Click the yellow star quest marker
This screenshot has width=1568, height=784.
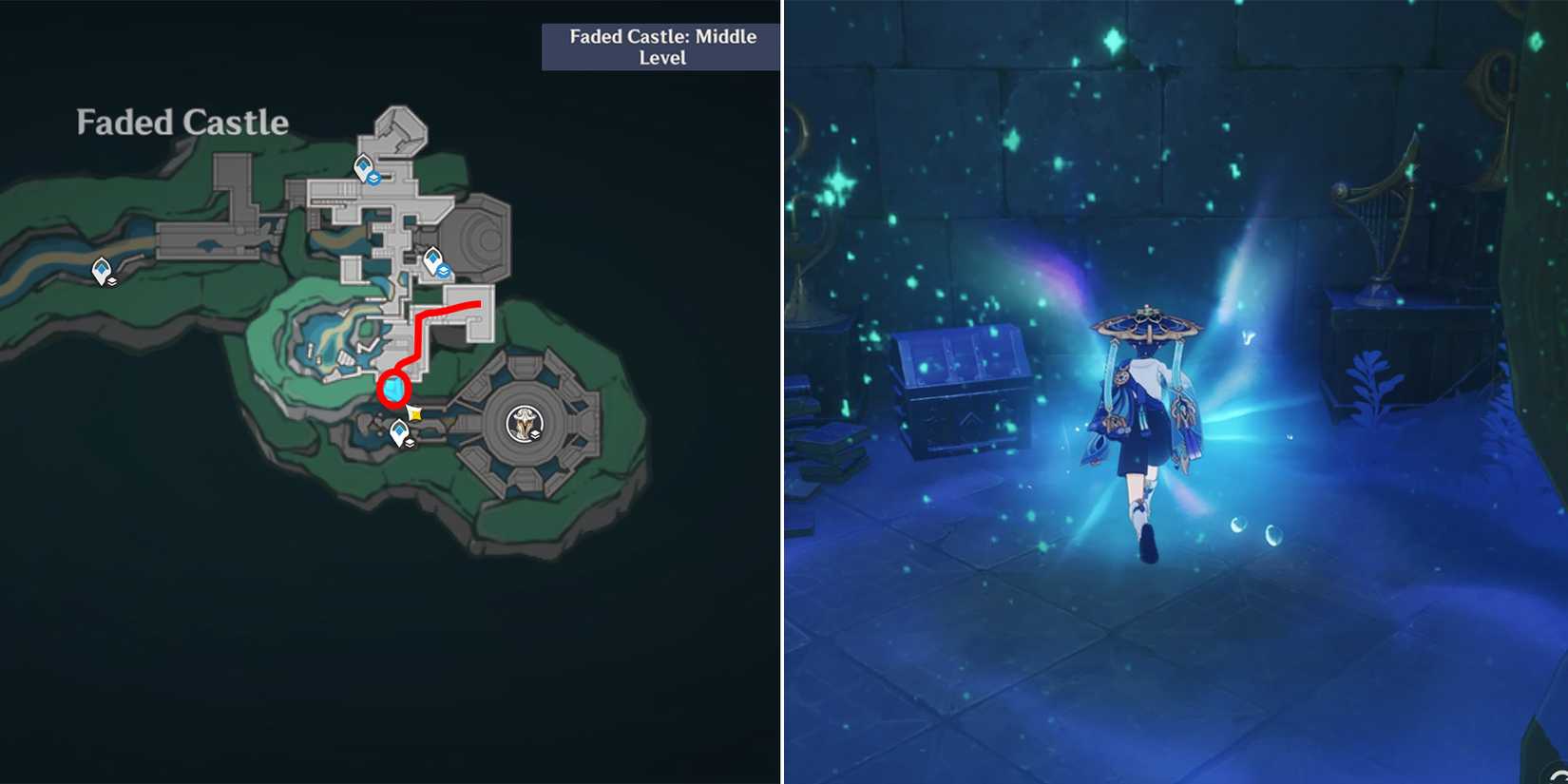414,413
